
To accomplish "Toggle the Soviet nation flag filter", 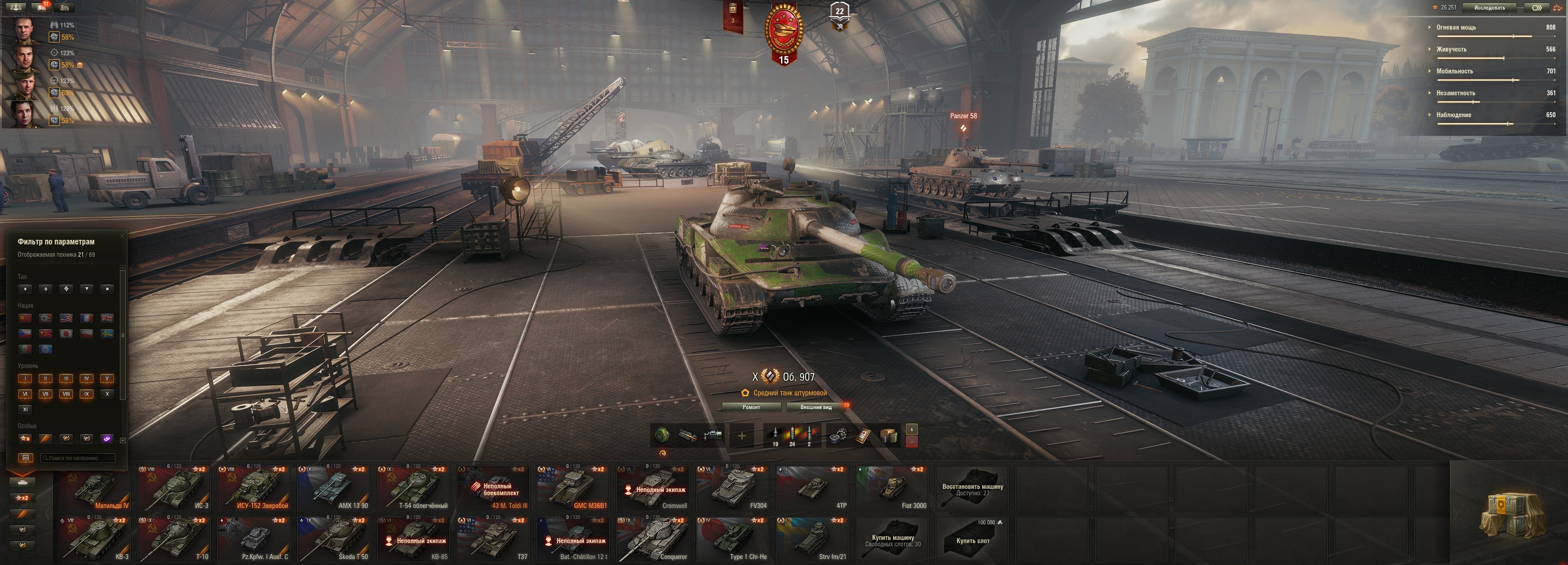I will click(25, 318).
